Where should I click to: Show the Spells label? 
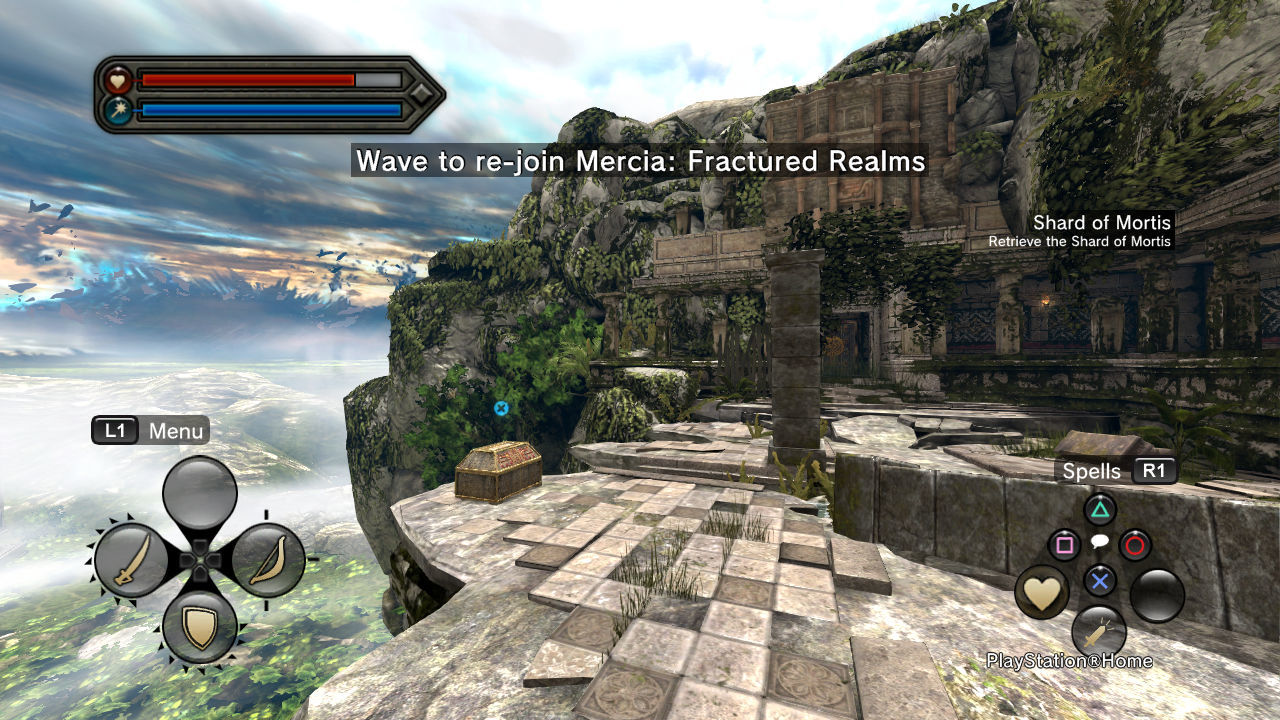[1091, 471]
